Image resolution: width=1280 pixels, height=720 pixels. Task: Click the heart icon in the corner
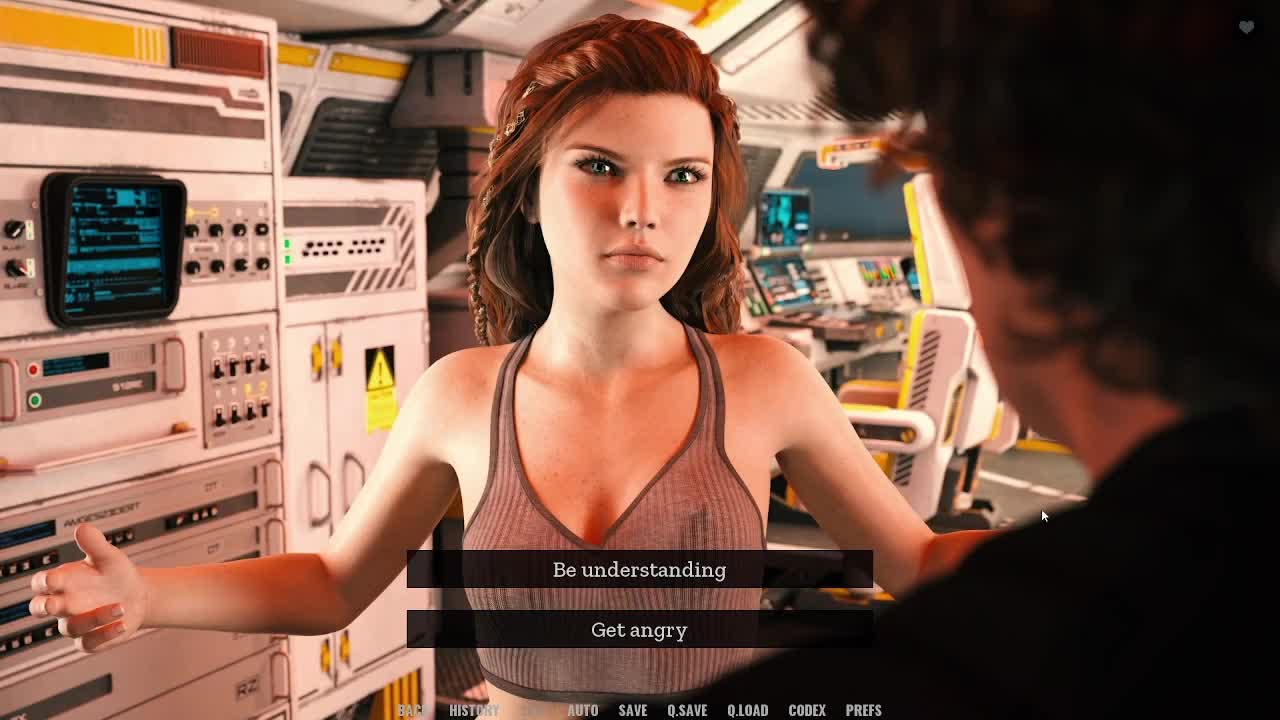(x=1246, y=27)
